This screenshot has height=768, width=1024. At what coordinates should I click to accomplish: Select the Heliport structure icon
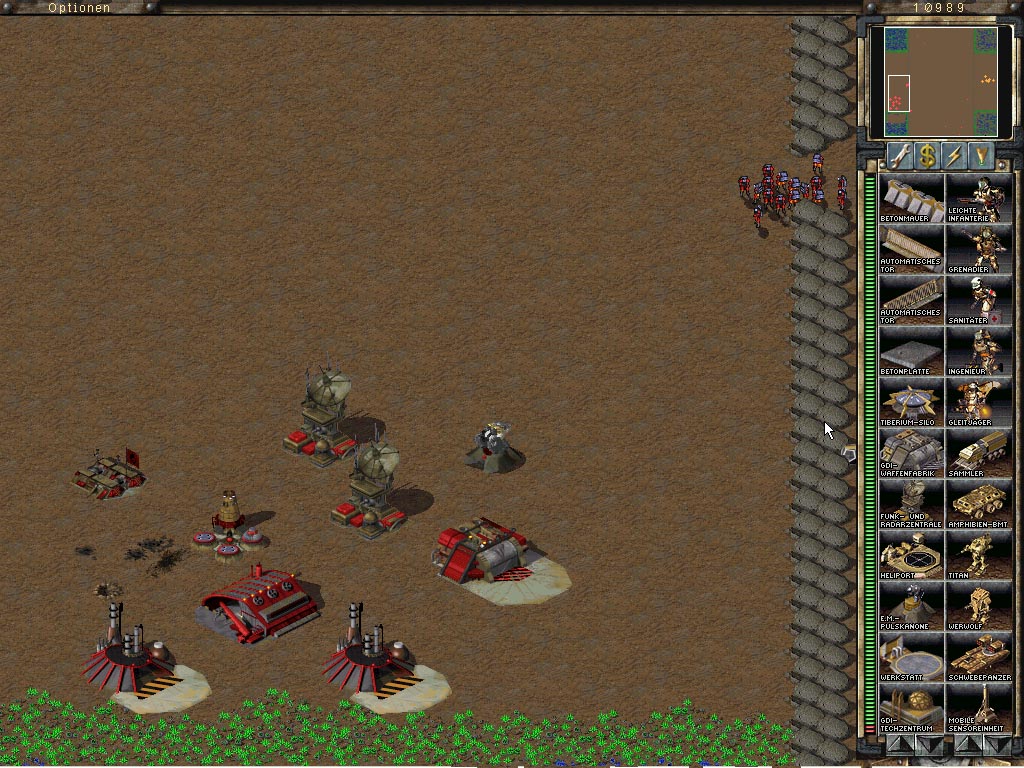pyautogui.click(x=911, y=555)
